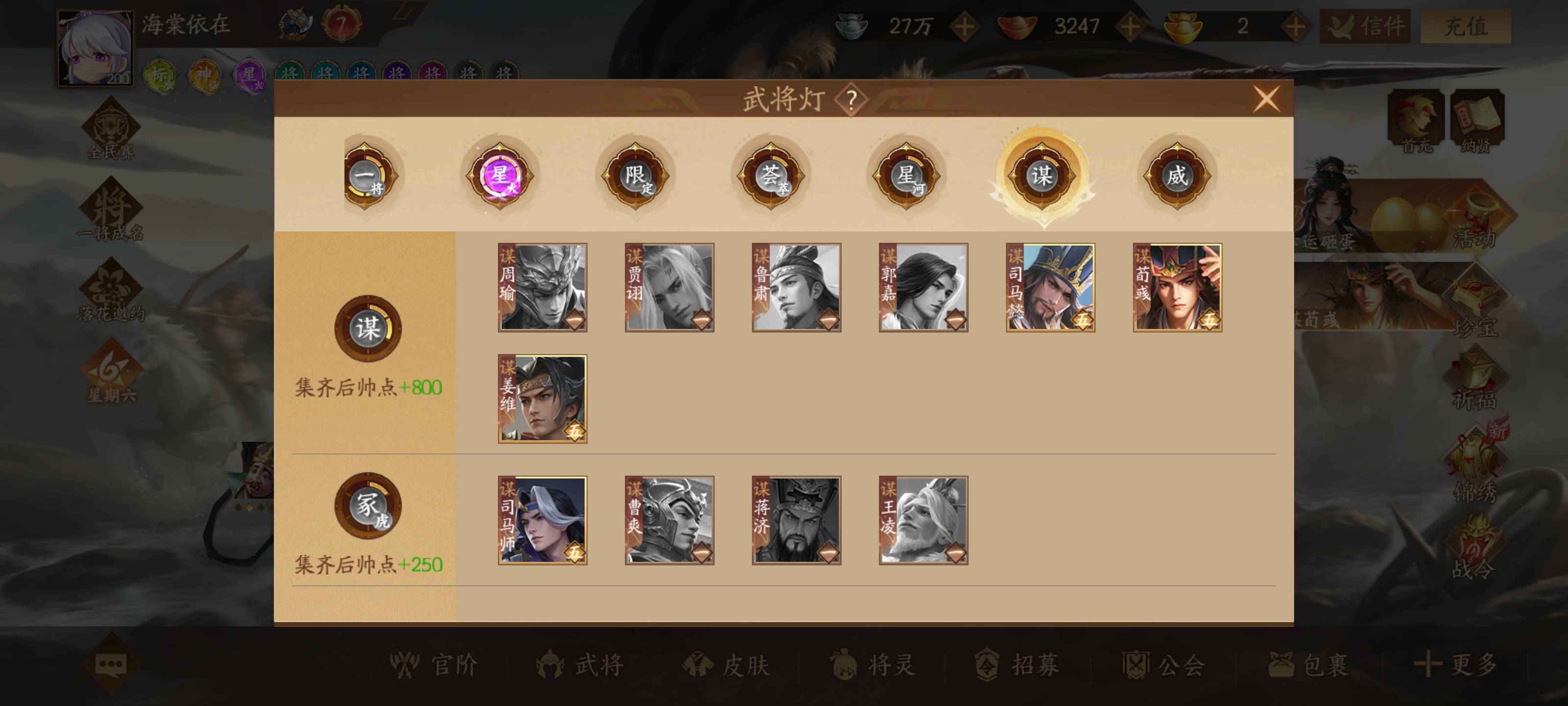Select the 蒋济 general card

(x=796, y=520)
